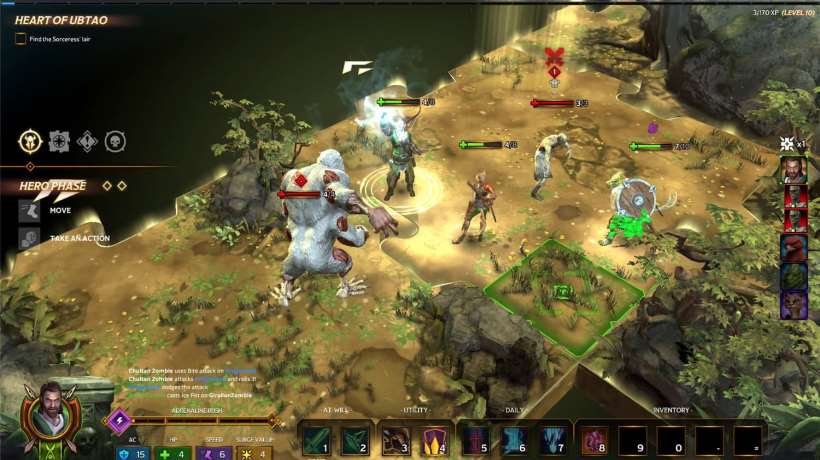Activate the daily power in slot 5
The width and height of the screenshot is (820, 460).
[476, 440]
